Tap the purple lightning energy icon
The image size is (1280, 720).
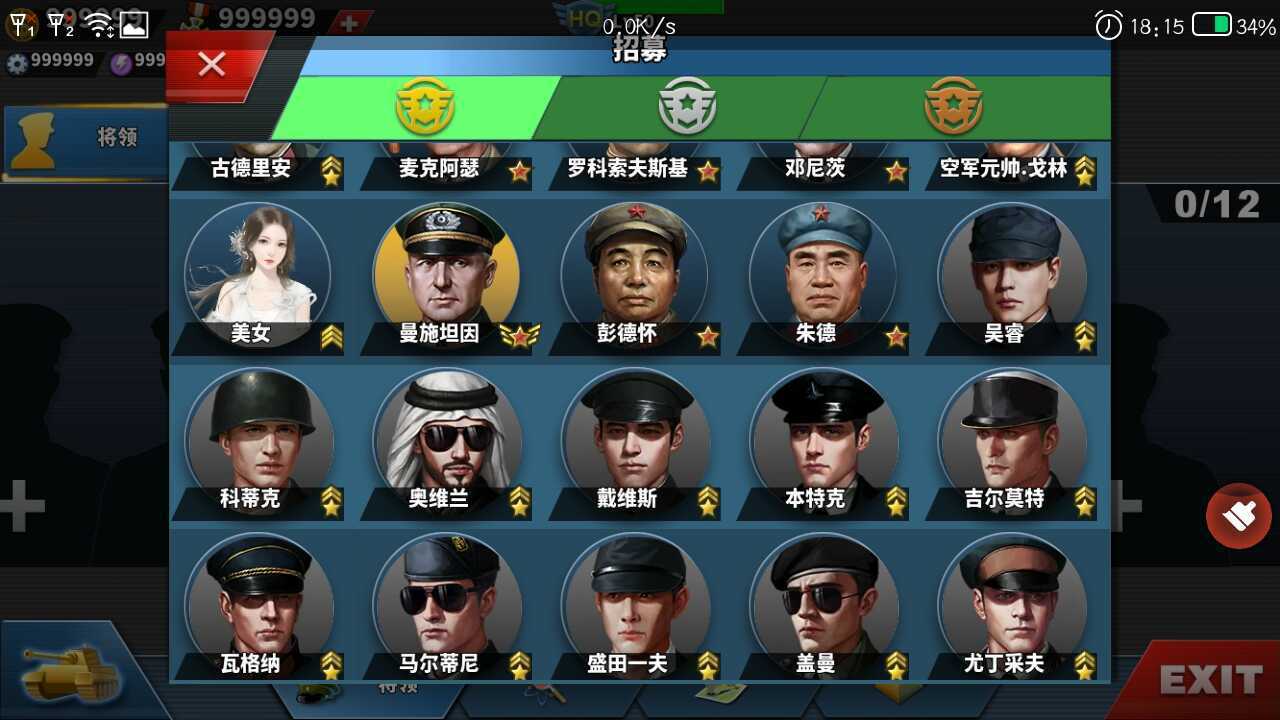coord(118,60)
